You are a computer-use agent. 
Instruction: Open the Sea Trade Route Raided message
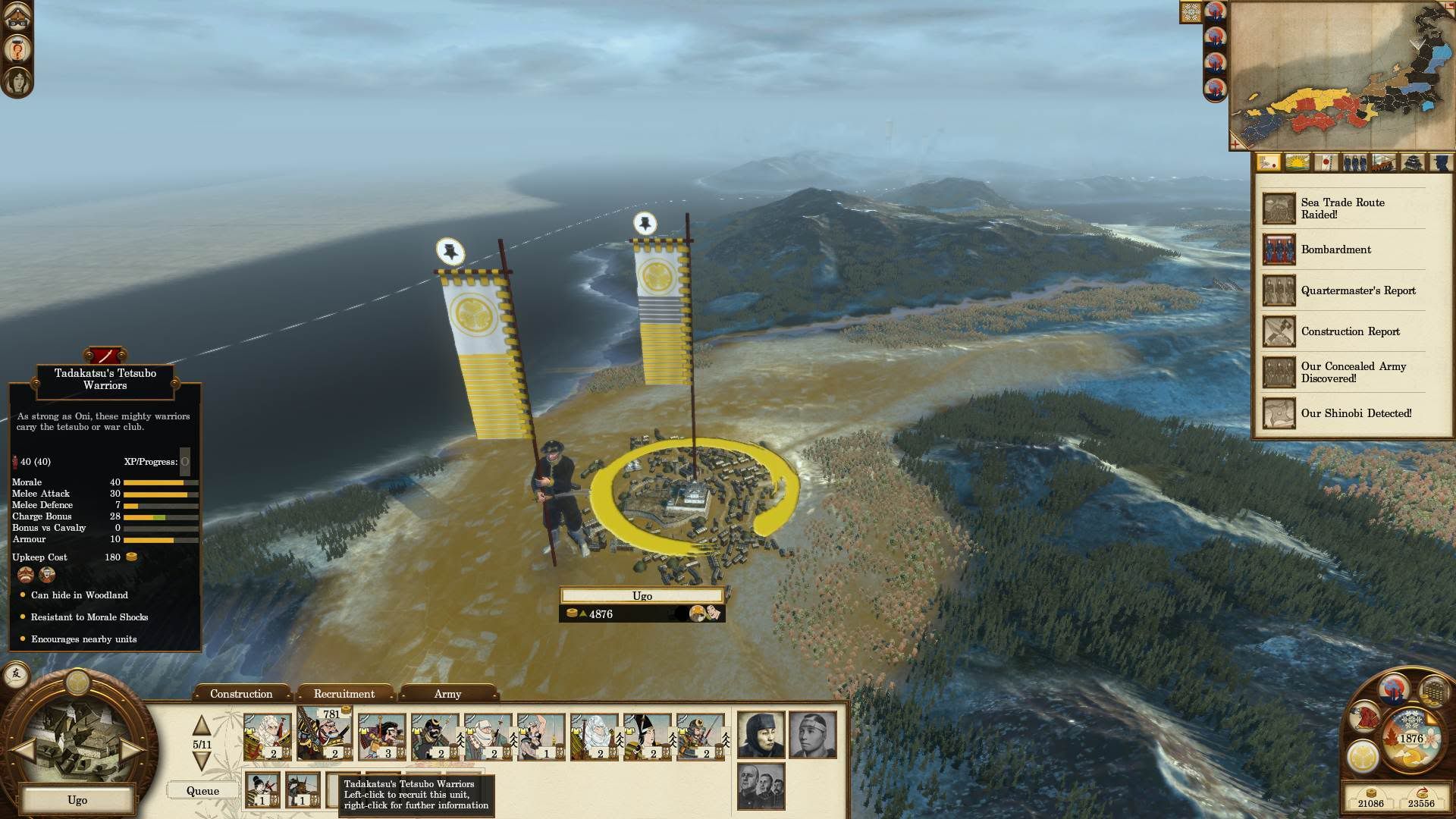pyautogui.click(x=1342, y=209)
